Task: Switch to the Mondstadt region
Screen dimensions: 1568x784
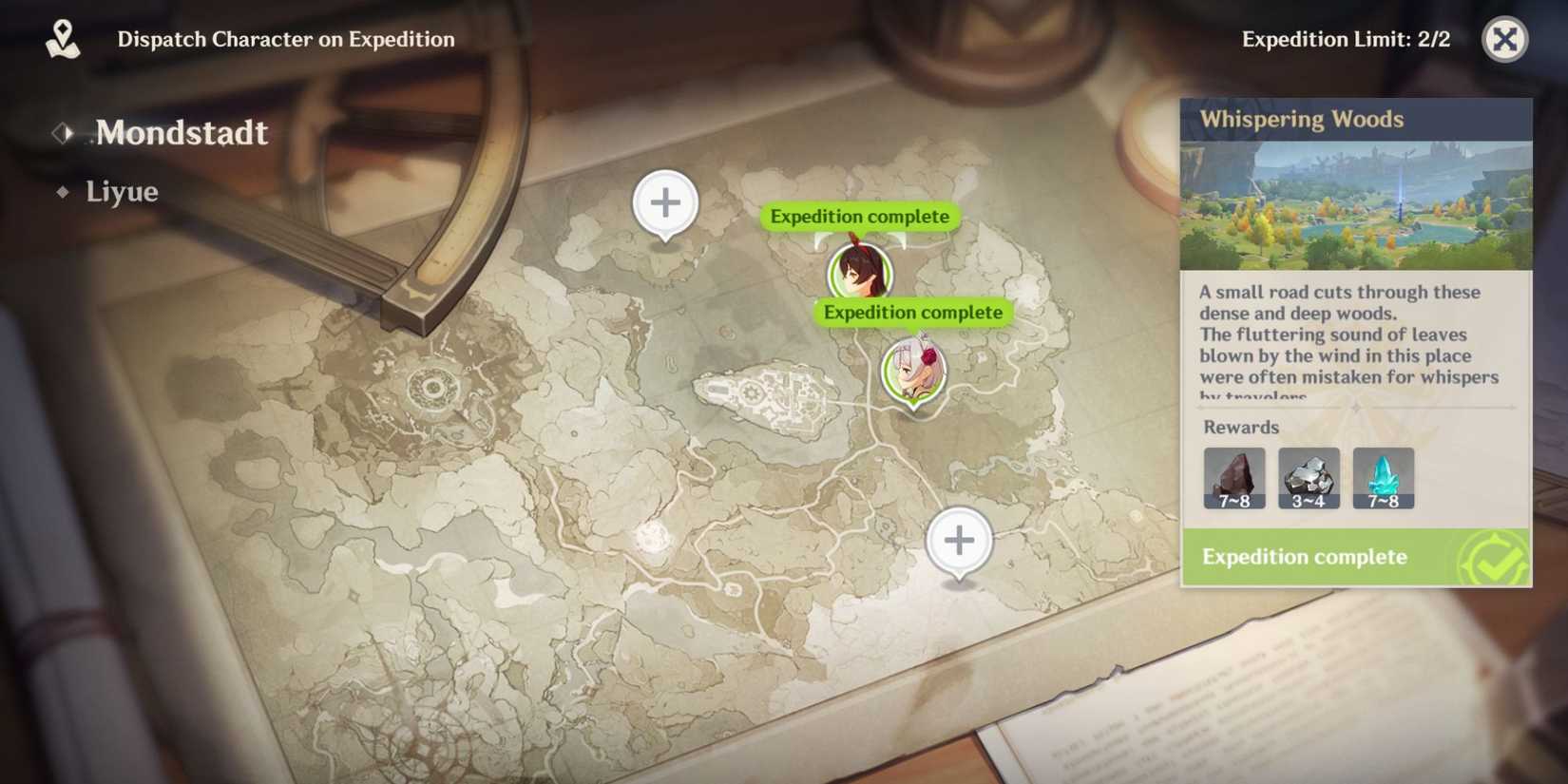Action: [181, 133]
